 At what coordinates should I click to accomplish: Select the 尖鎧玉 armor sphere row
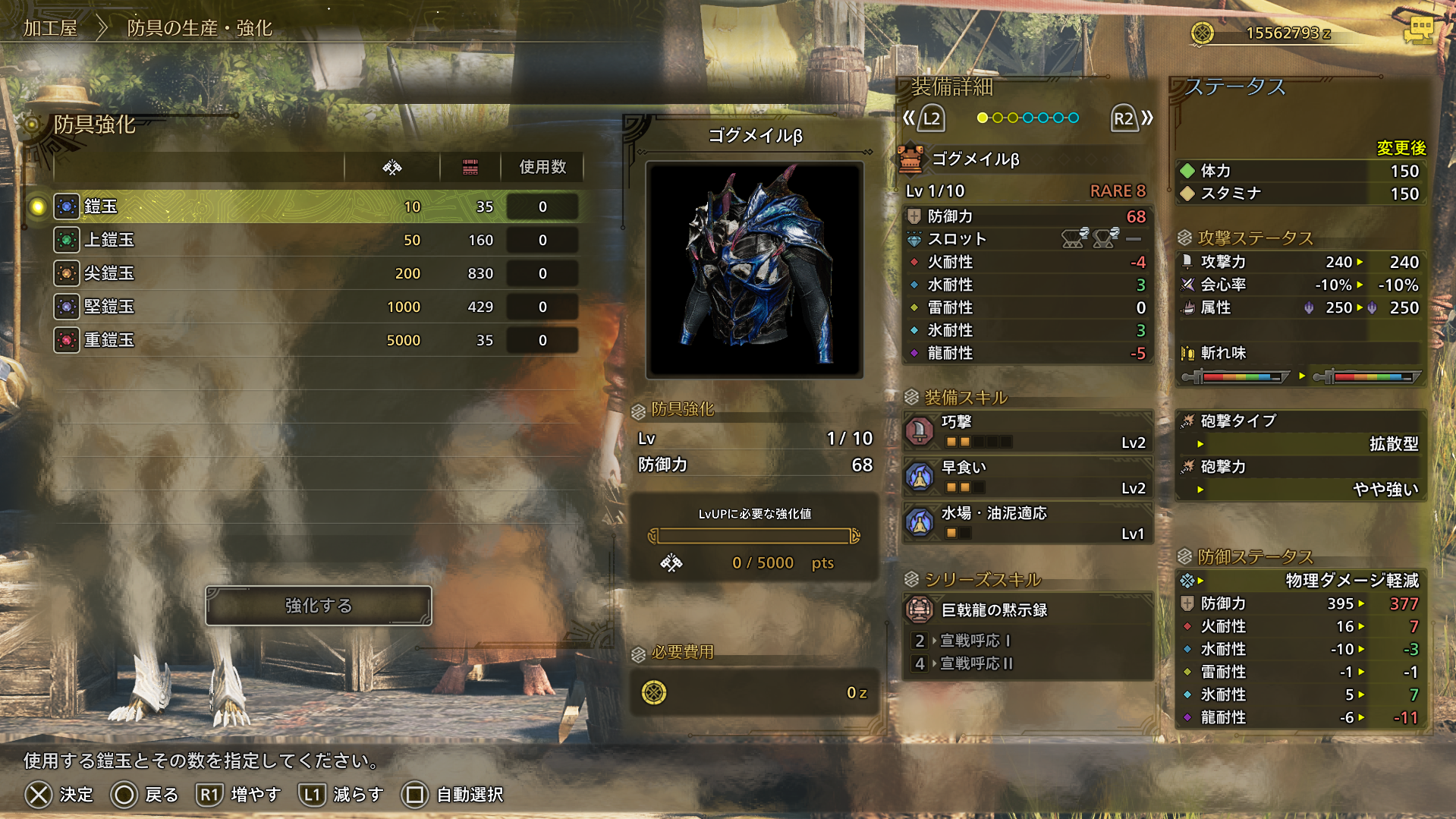pyautogui.click(x=315, y=273)
